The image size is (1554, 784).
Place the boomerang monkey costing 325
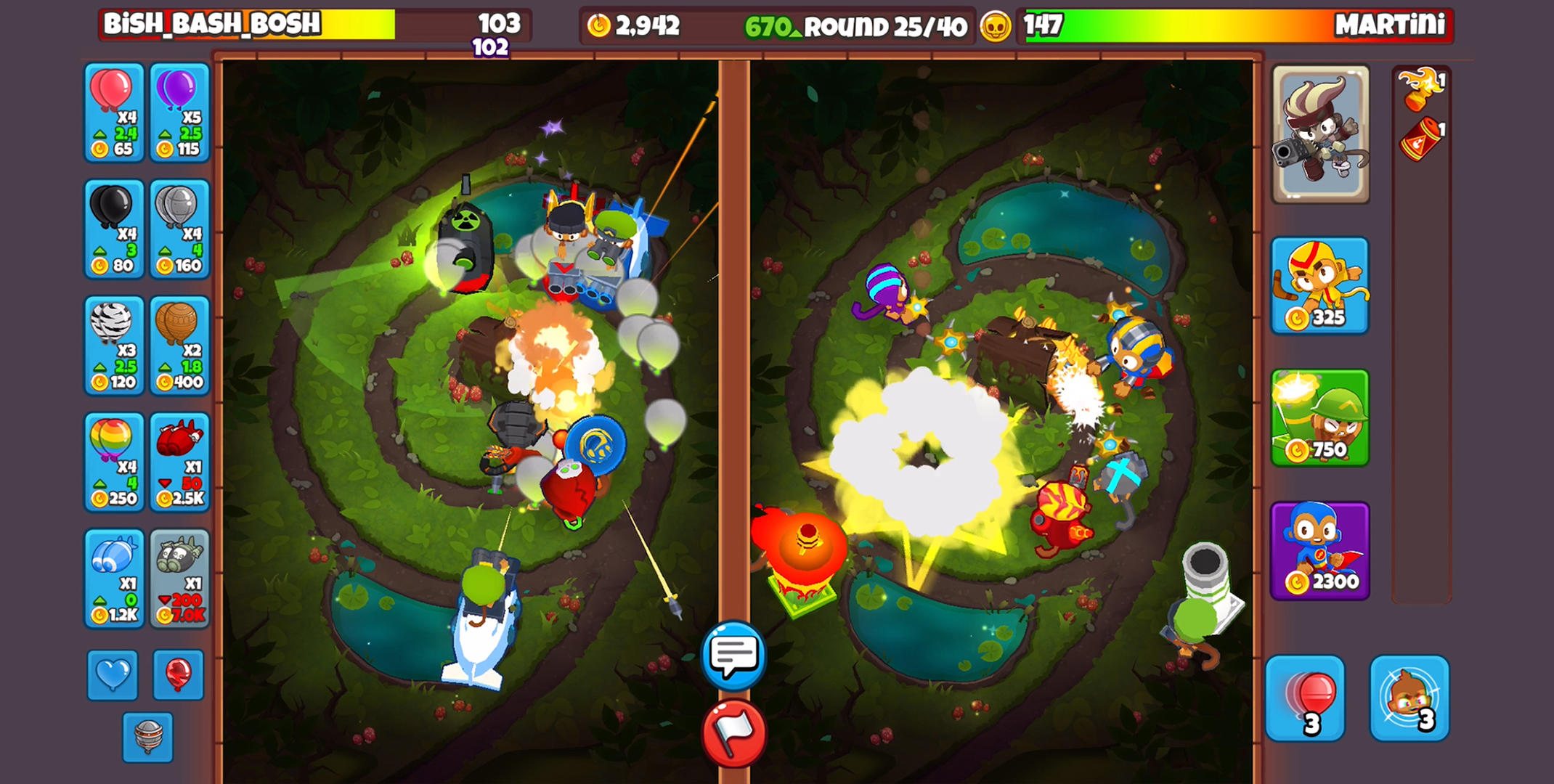pyautogui.click(x=1320, y=290)
